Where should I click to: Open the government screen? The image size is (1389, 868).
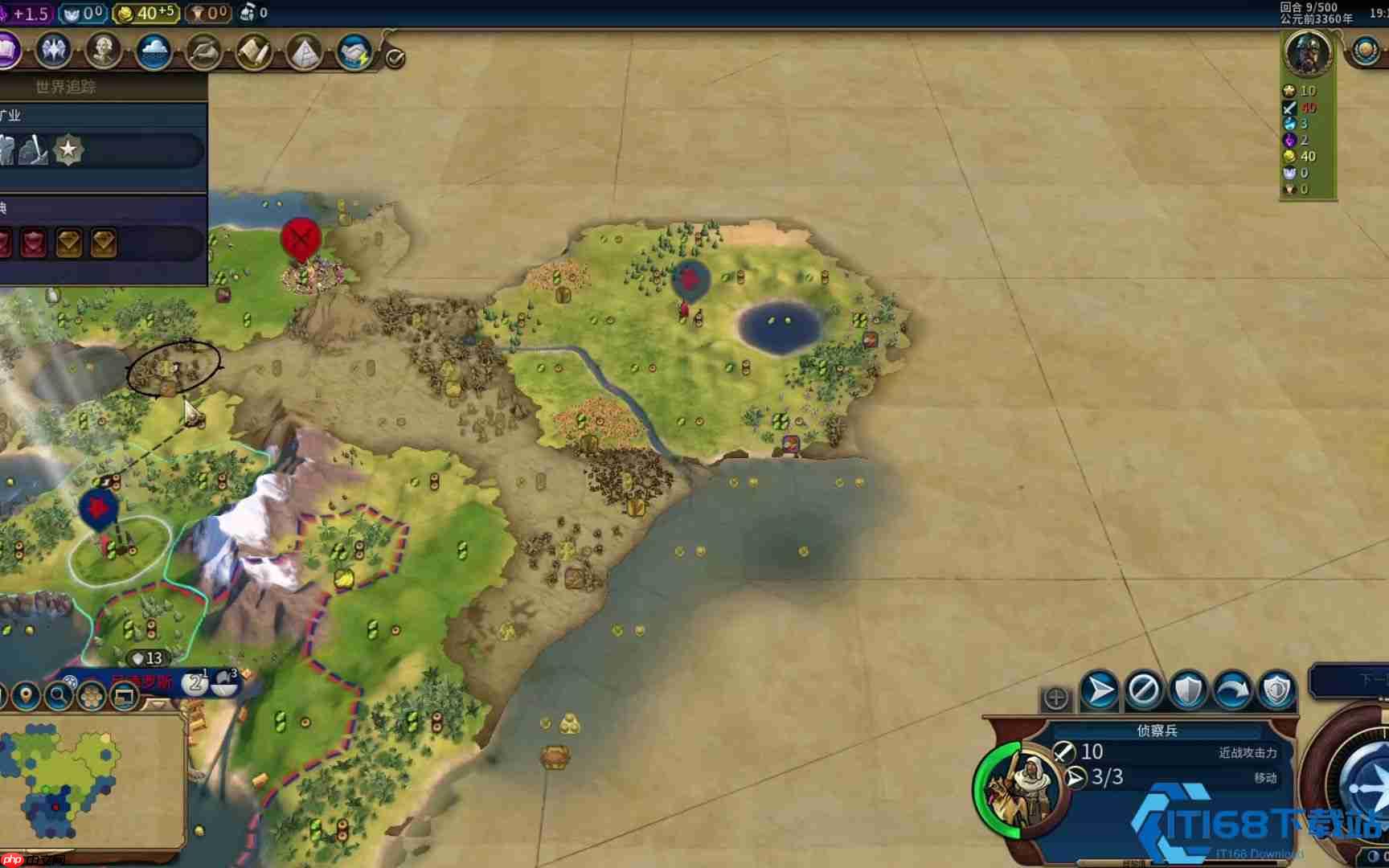[100, 51]
